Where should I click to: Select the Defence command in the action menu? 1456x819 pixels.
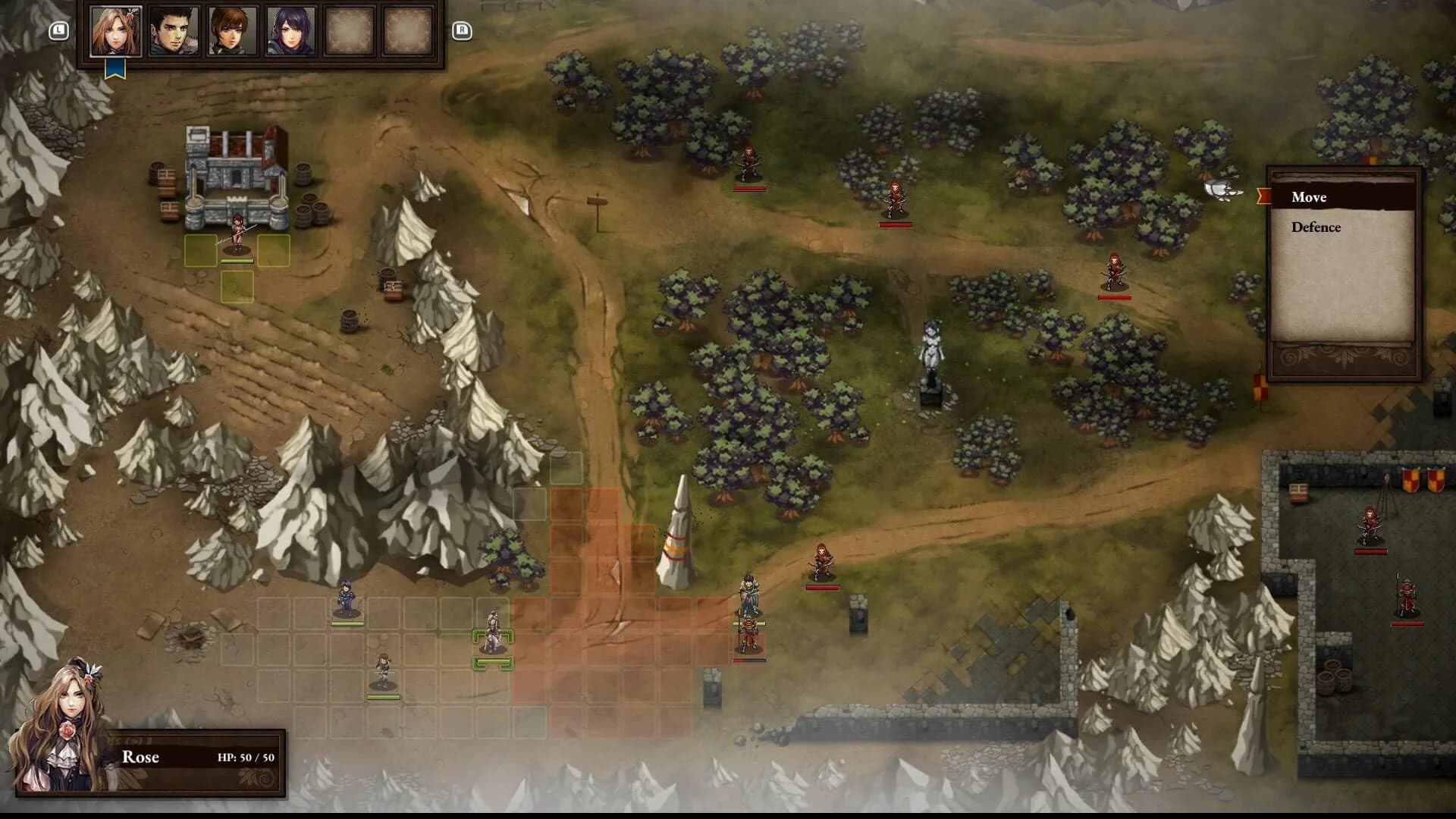pos(1316,227)
